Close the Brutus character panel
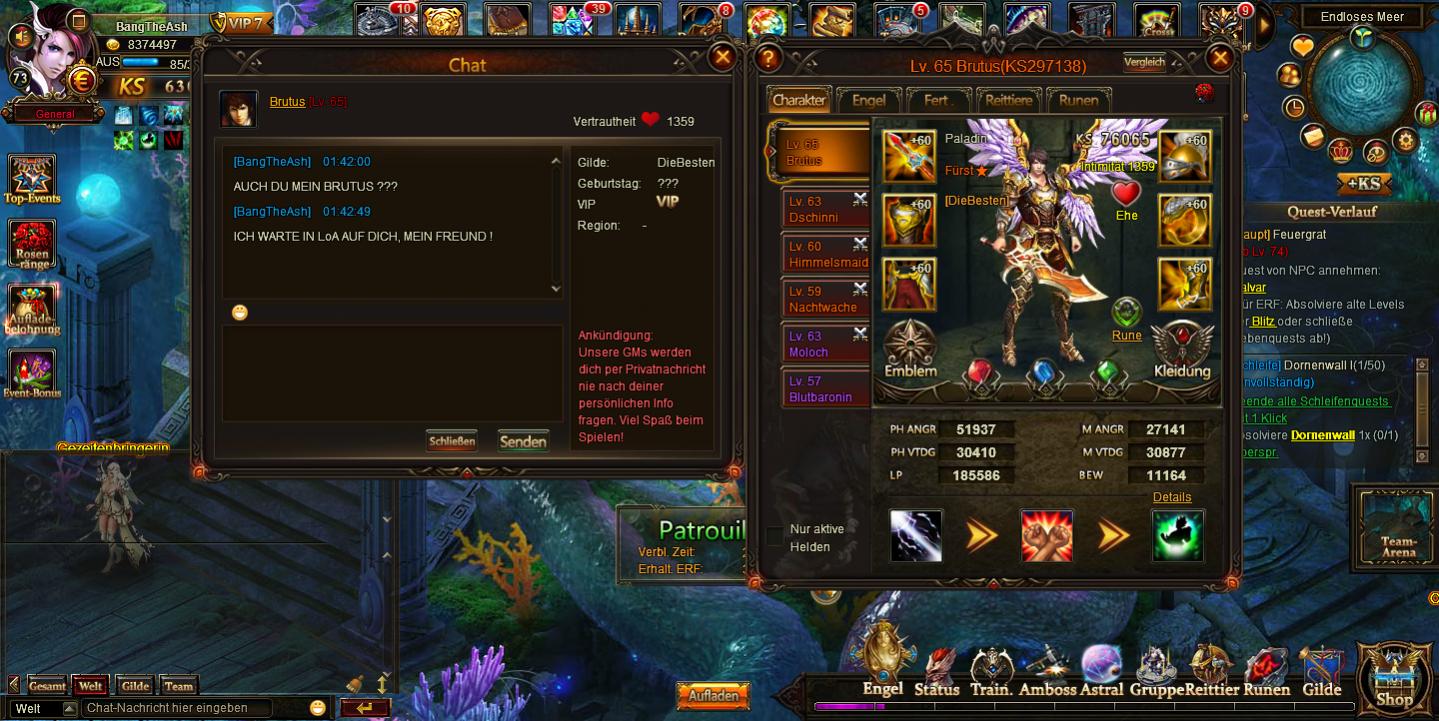This screenshot has width=1439, height=721. point(1219,59)
